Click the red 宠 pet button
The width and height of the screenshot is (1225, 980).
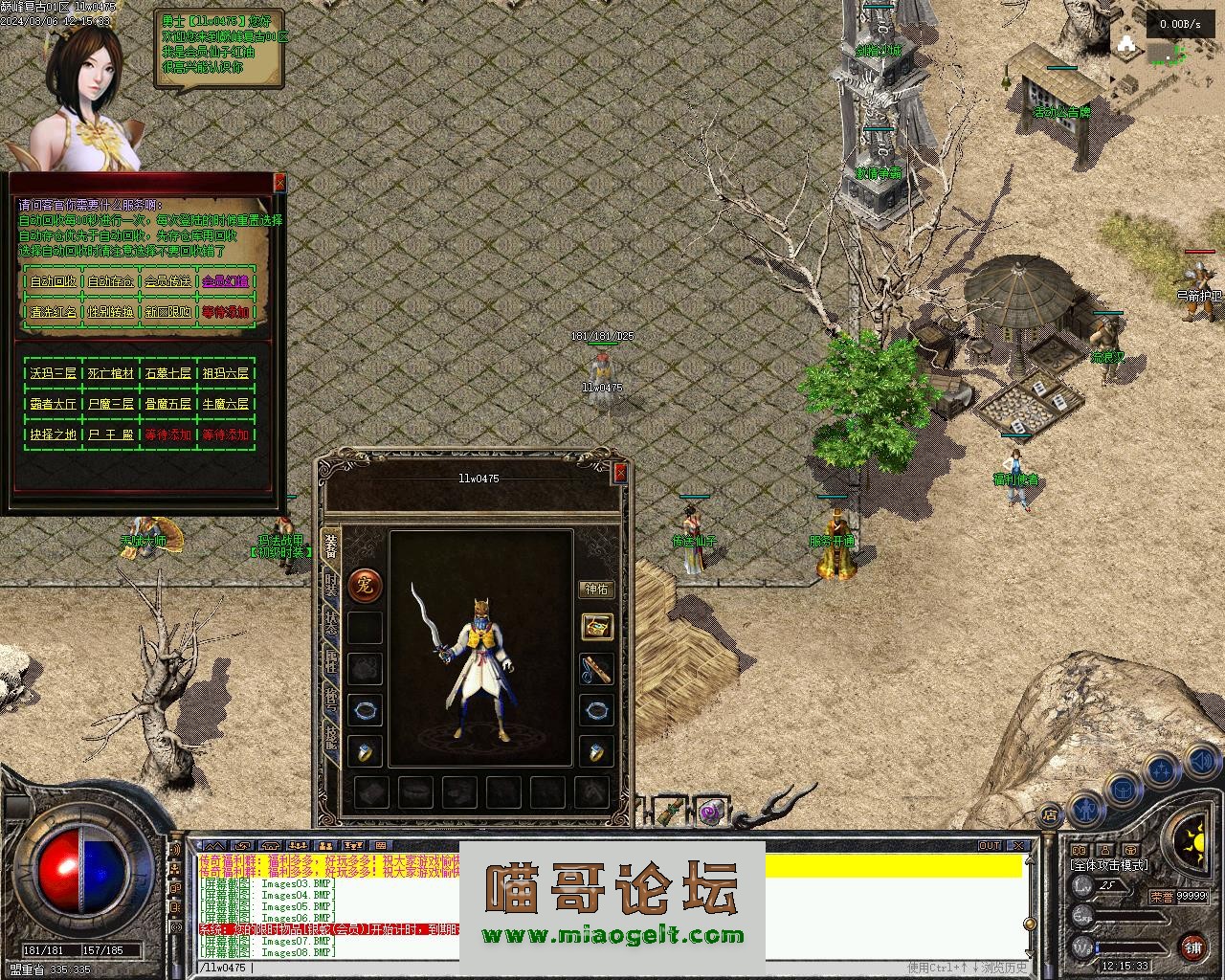[365, 584]
